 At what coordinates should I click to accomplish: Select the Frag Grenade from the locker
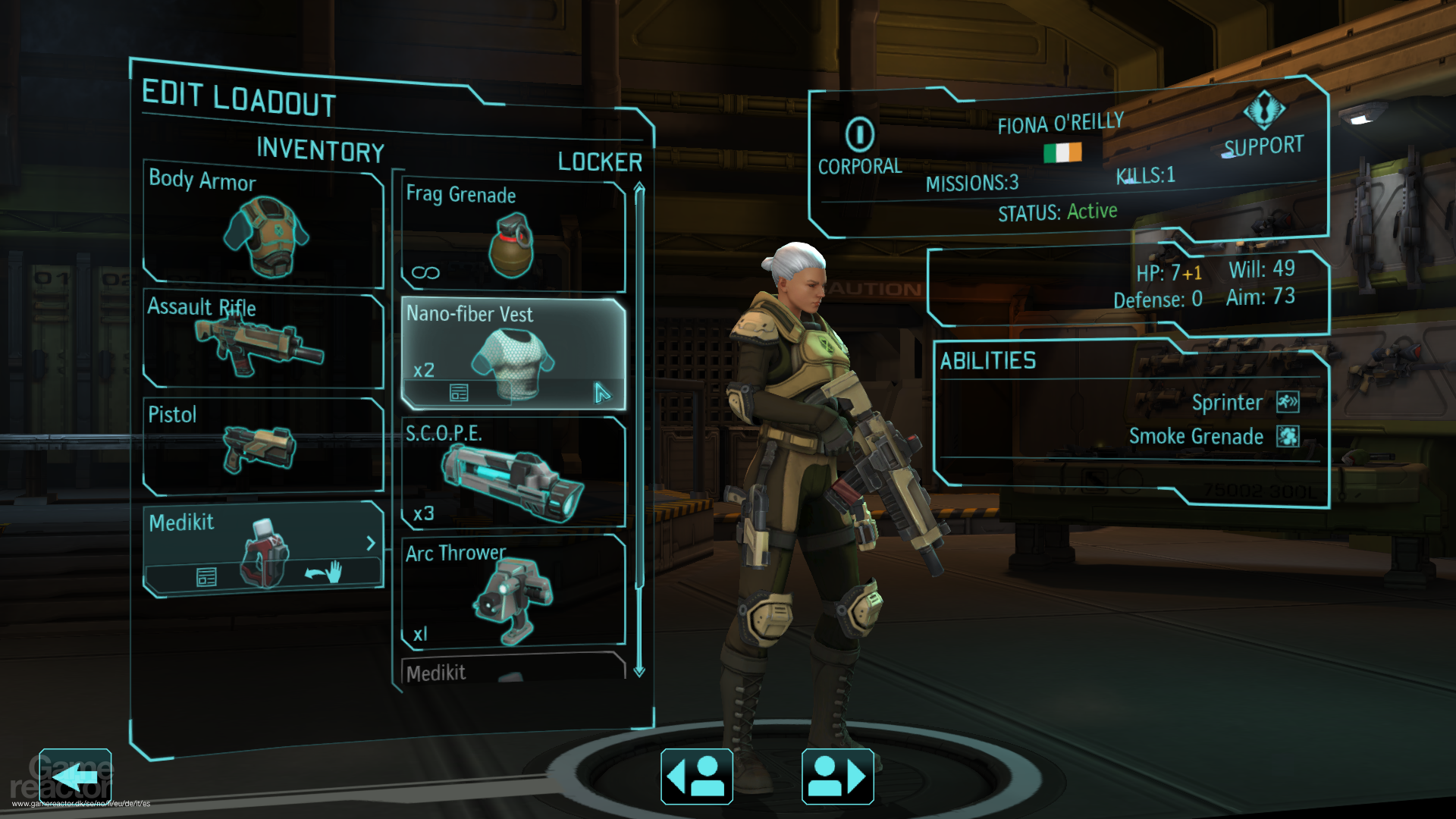(x=514, y=235)
